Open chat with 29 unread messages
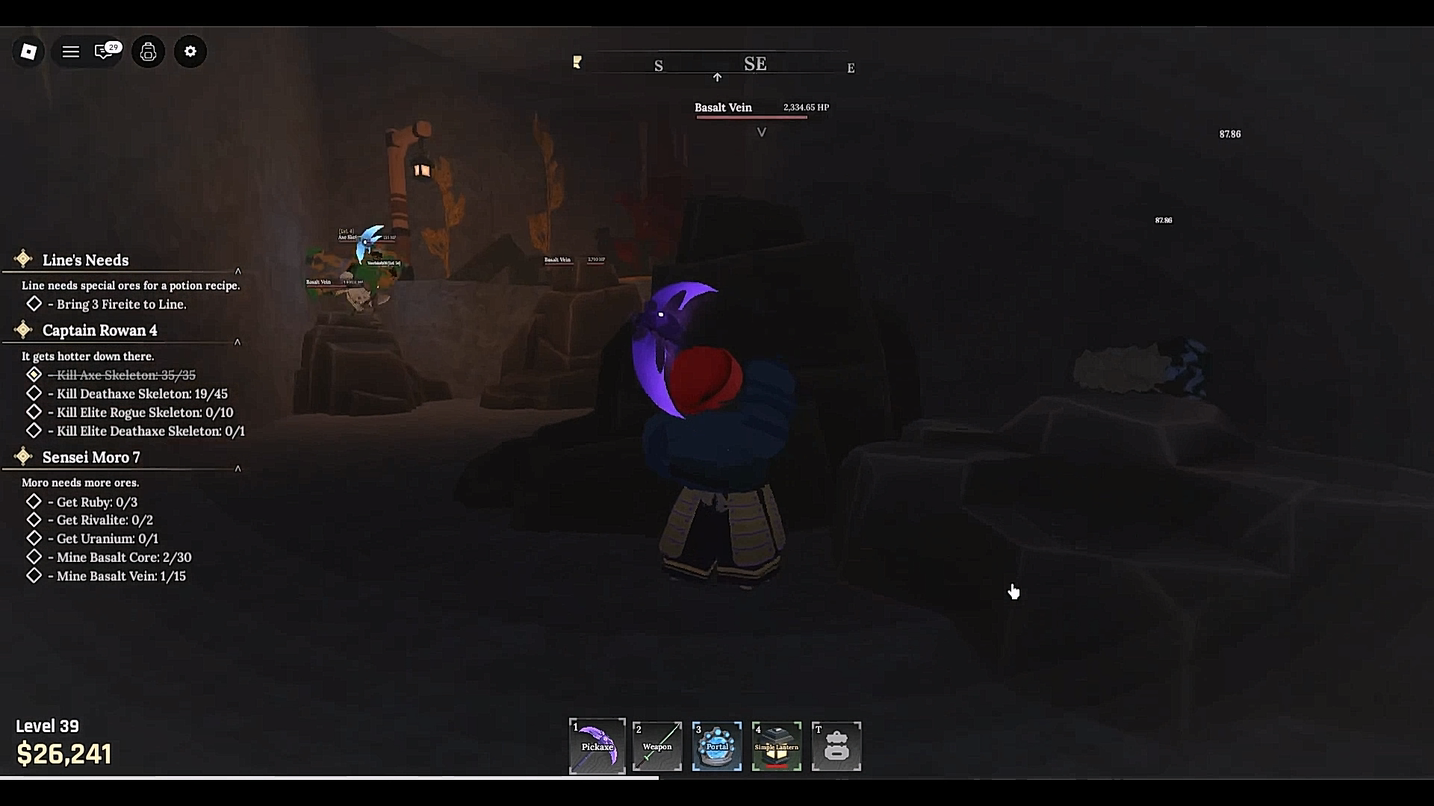Screen dimensions: 1434x806 click(105, 52)
